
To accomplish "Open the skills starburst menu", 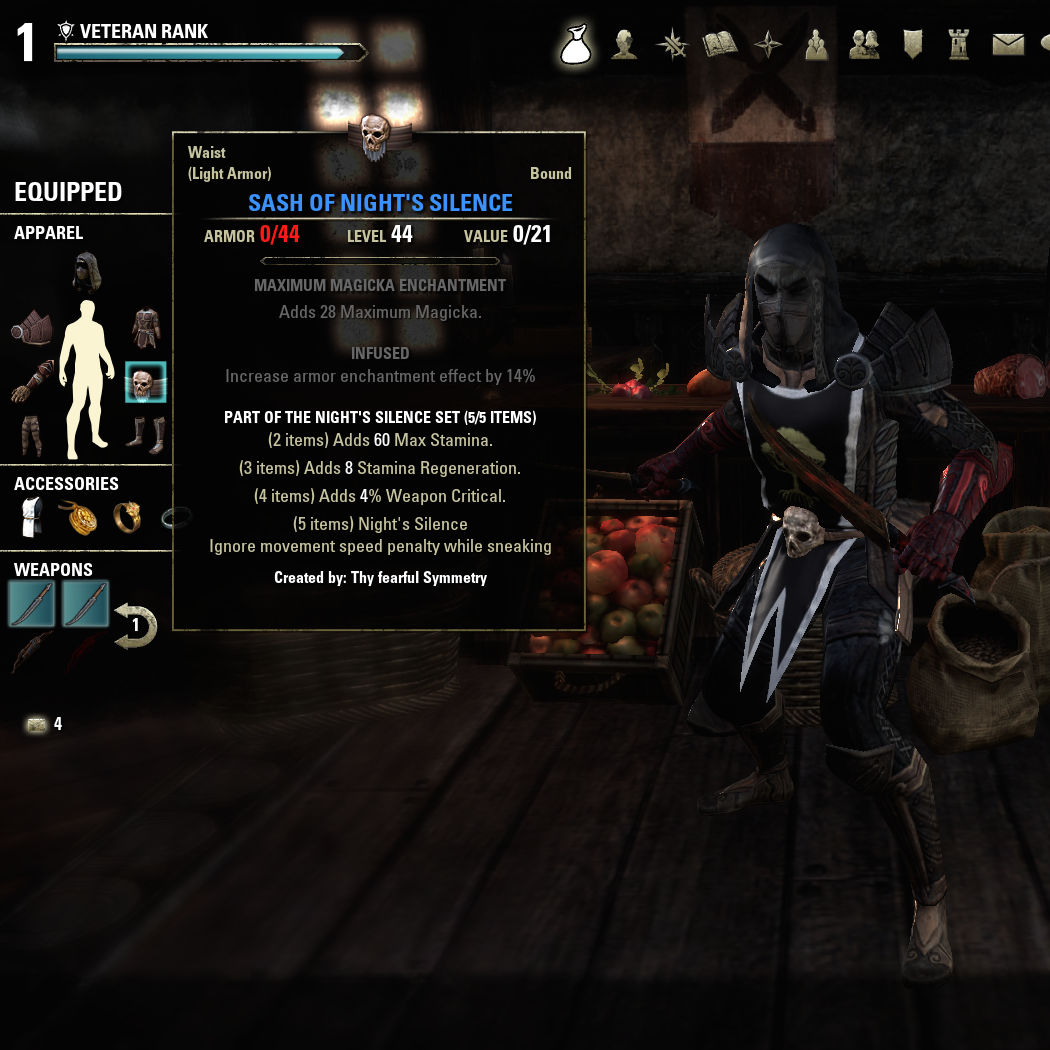I will coord(672,45).
